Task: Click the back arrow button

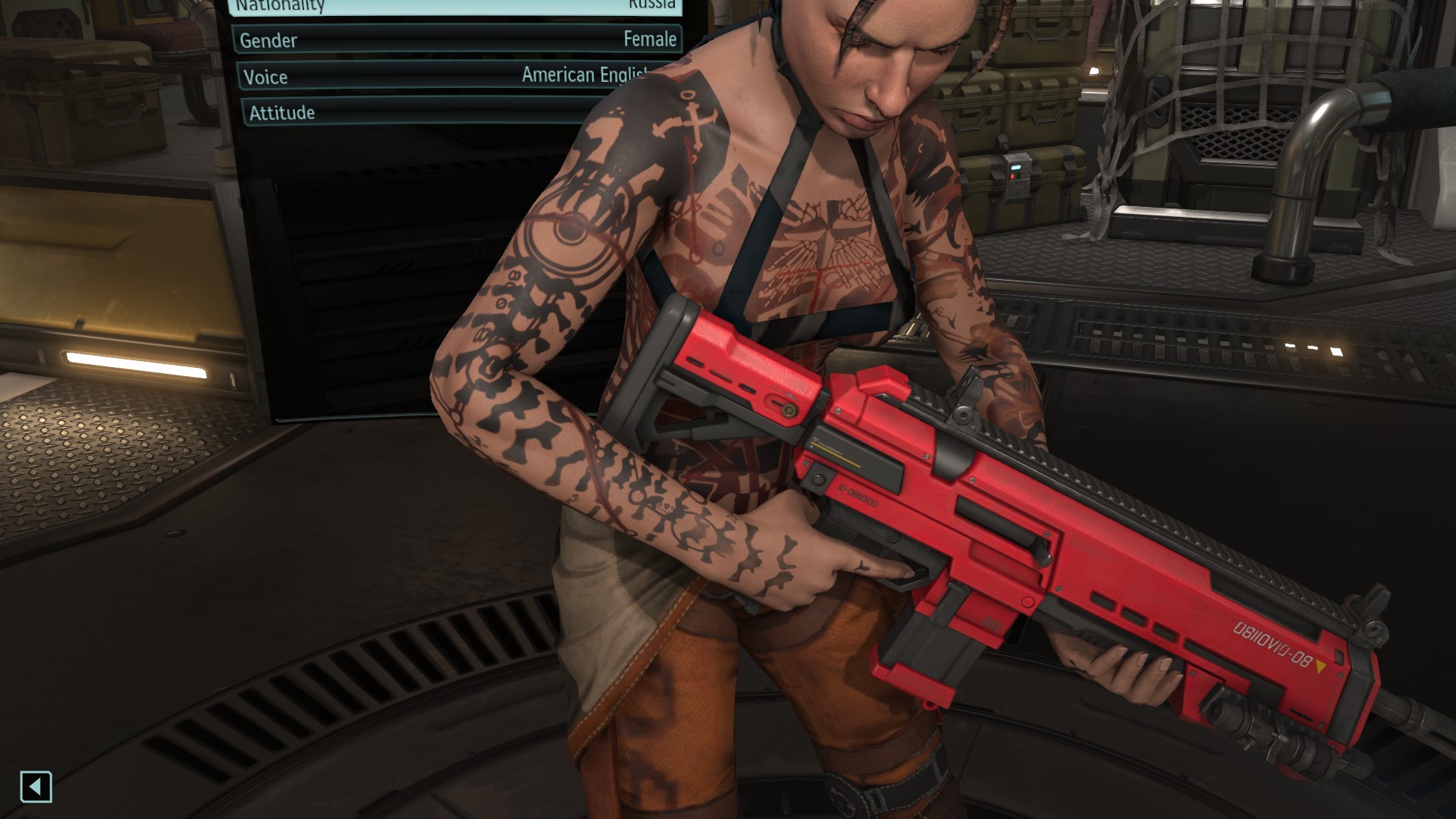Action: pyautogui.click(x=36, y=786)
